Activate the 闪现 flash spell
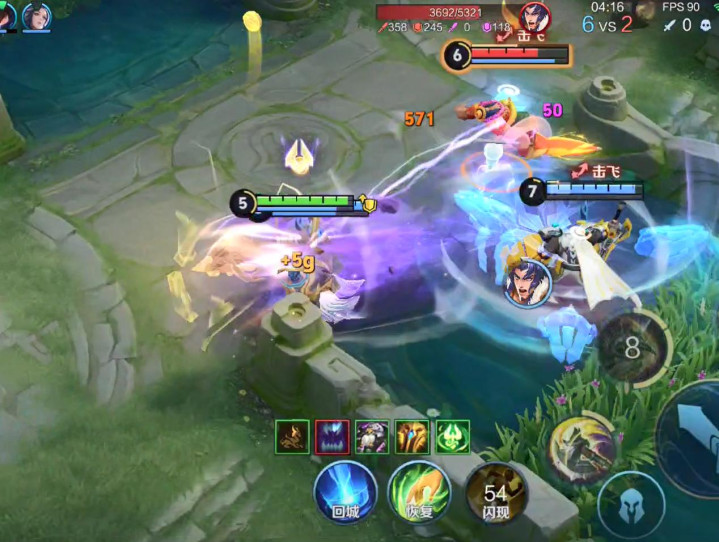This screenshot has width=719, height=542. pos(495,492)
